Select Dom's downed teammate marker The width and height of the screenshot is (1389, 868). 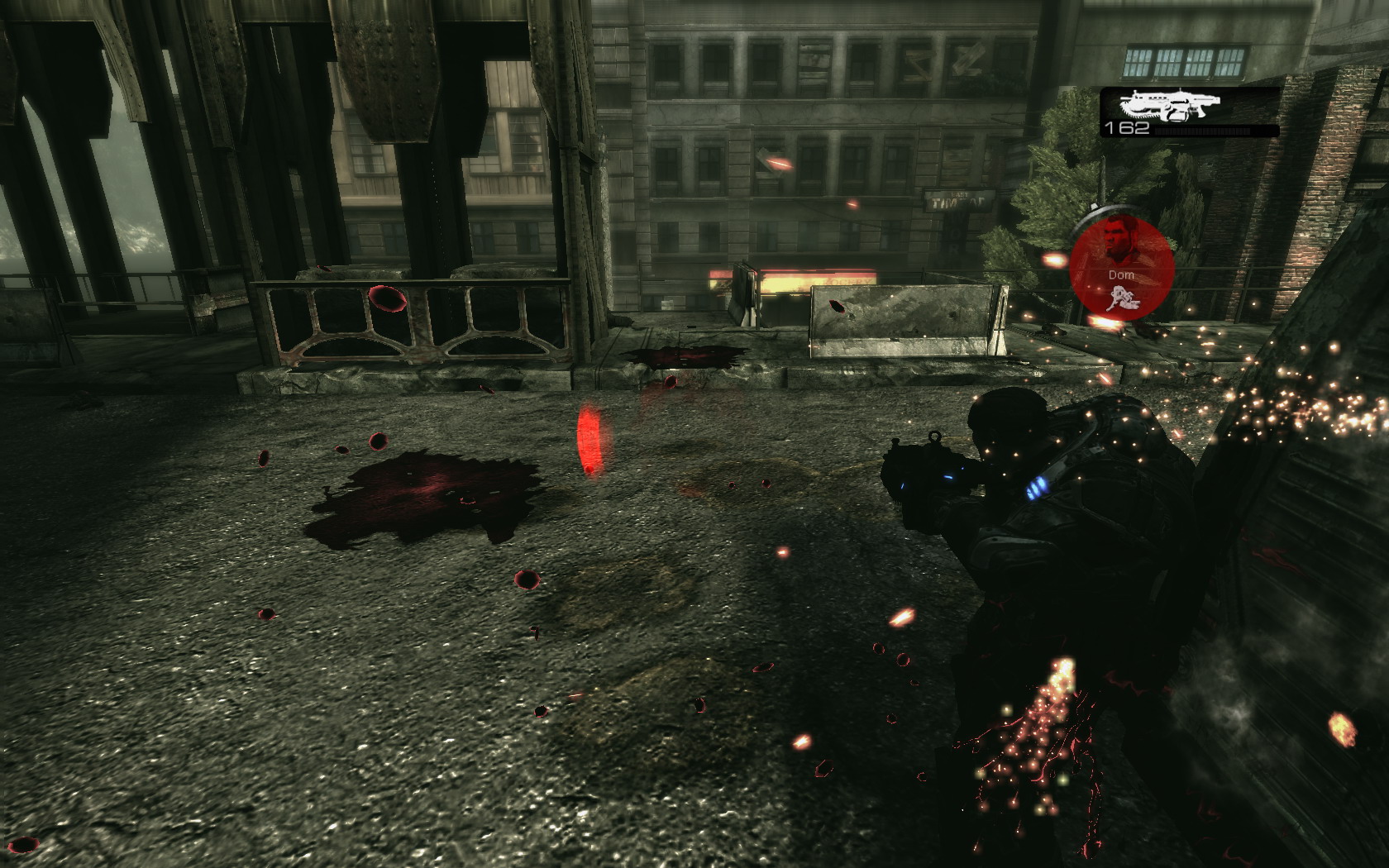click(1121, 265)
